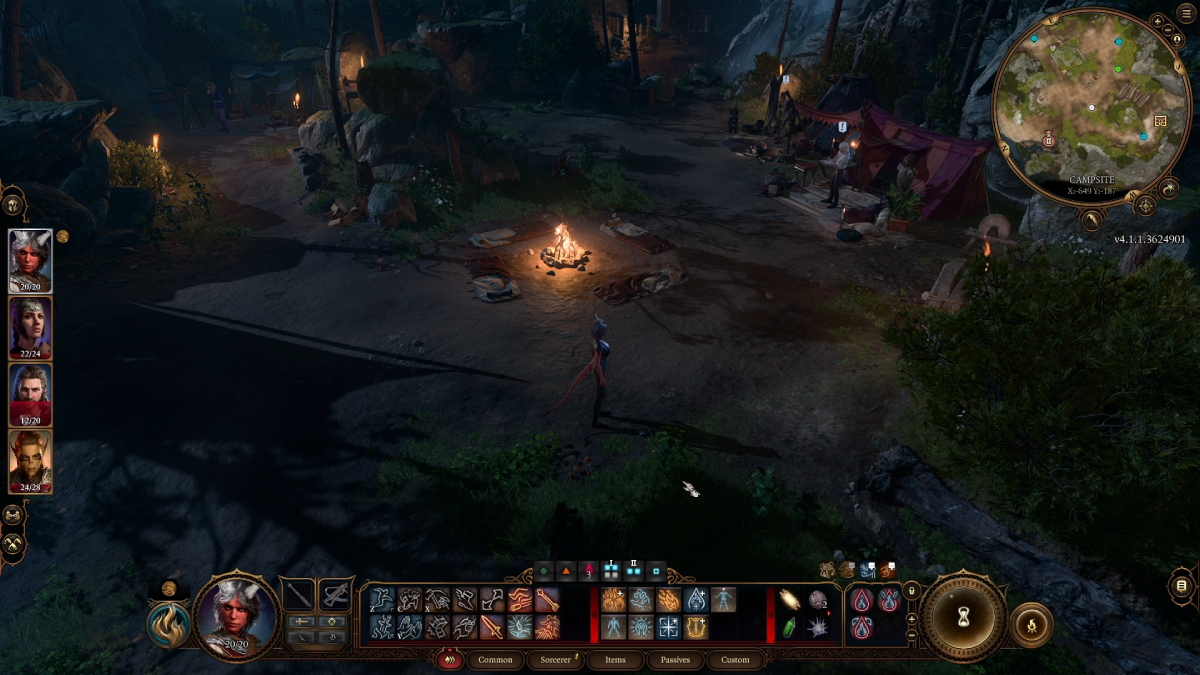
Task: Click the melee weapon slot
Action: 299,595
